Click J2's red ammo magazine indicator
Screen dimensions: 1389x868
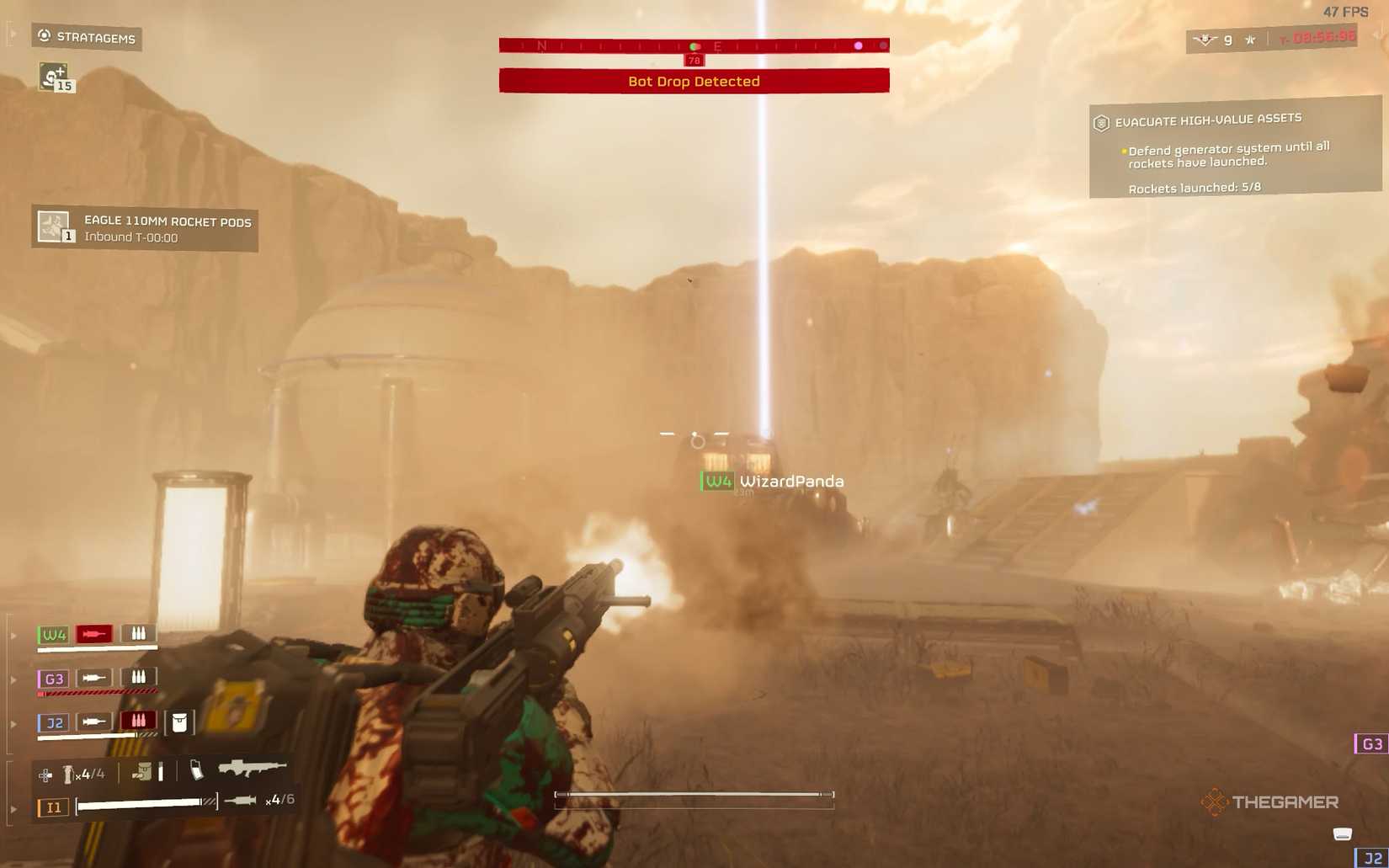(x=139, y=721)
